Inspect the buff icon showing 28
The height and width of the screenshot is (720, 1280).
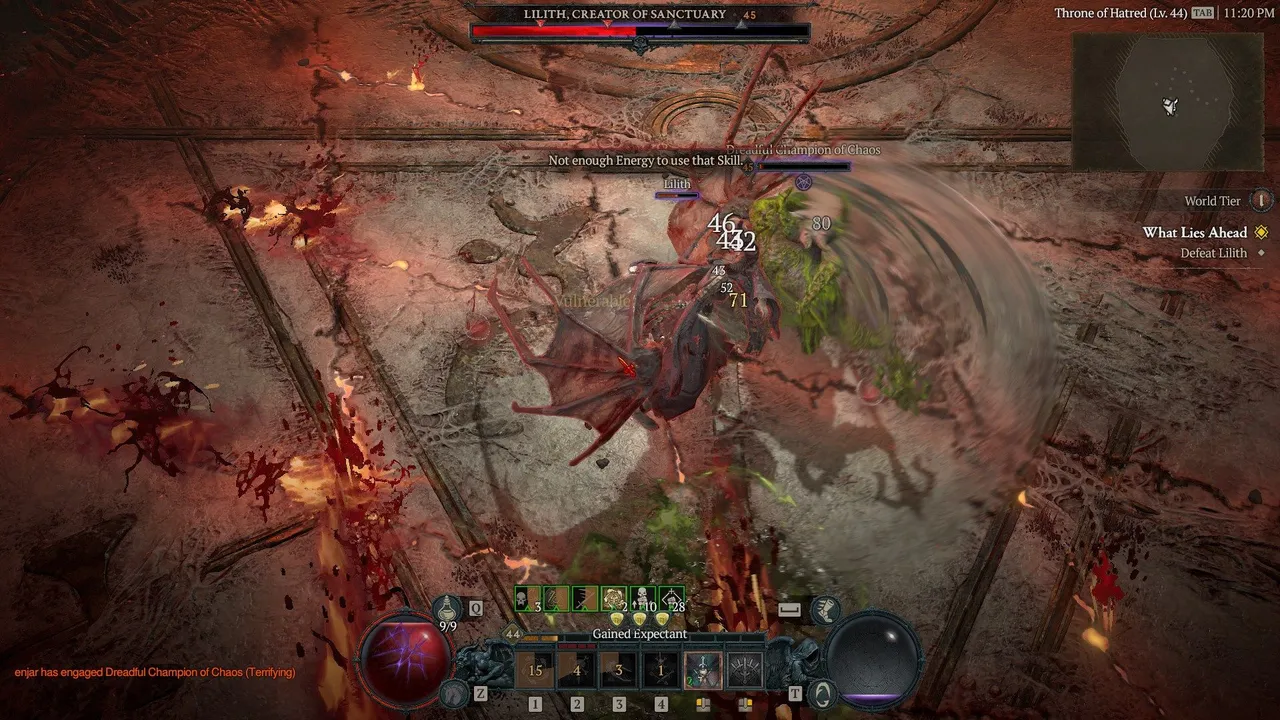click(673, 599)
